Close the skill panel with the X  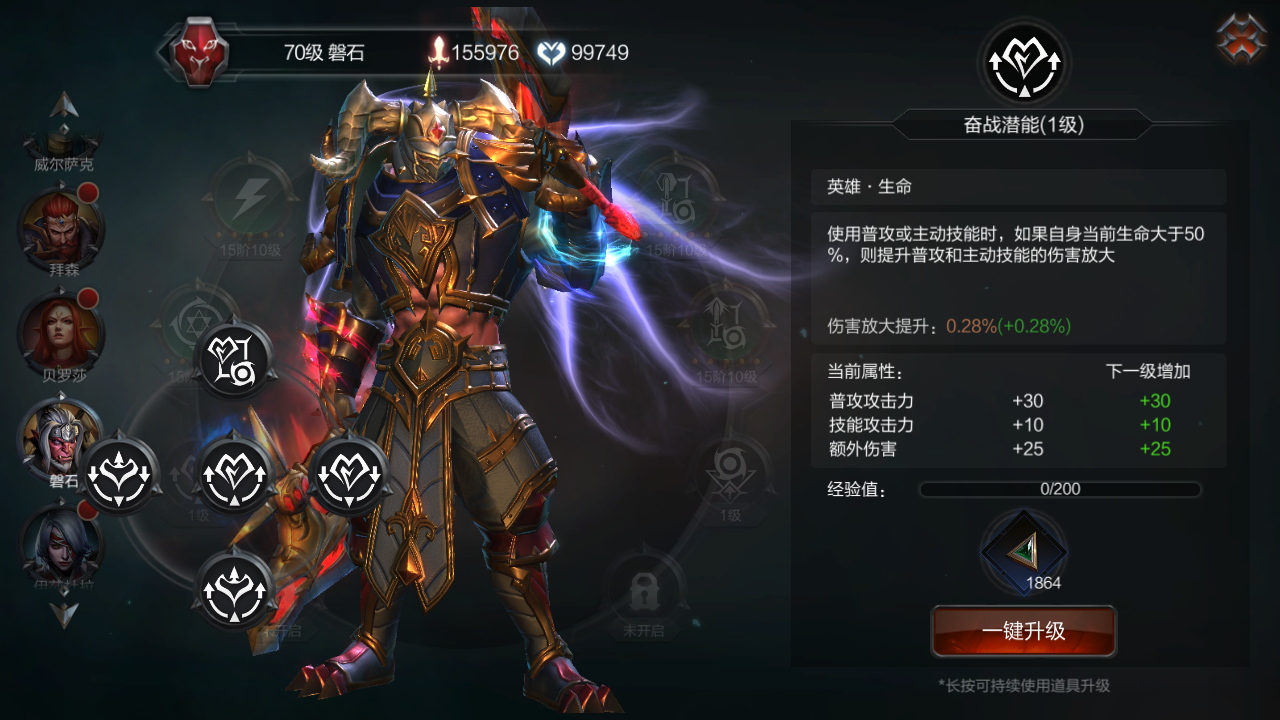tap(1241, 38)
